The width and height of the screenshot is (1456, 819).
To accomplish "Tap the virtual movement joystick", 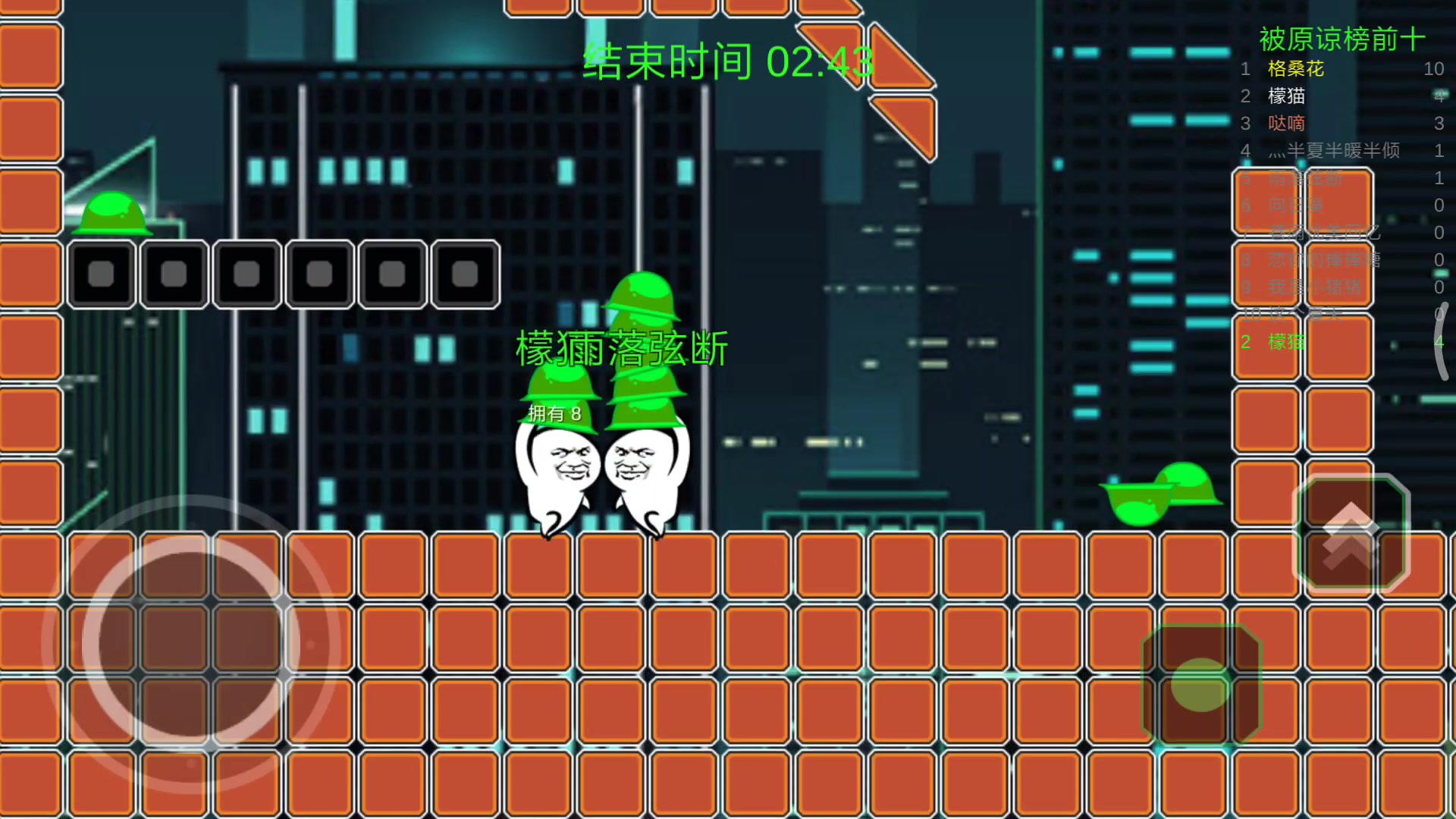I will [x=190, y=643].
